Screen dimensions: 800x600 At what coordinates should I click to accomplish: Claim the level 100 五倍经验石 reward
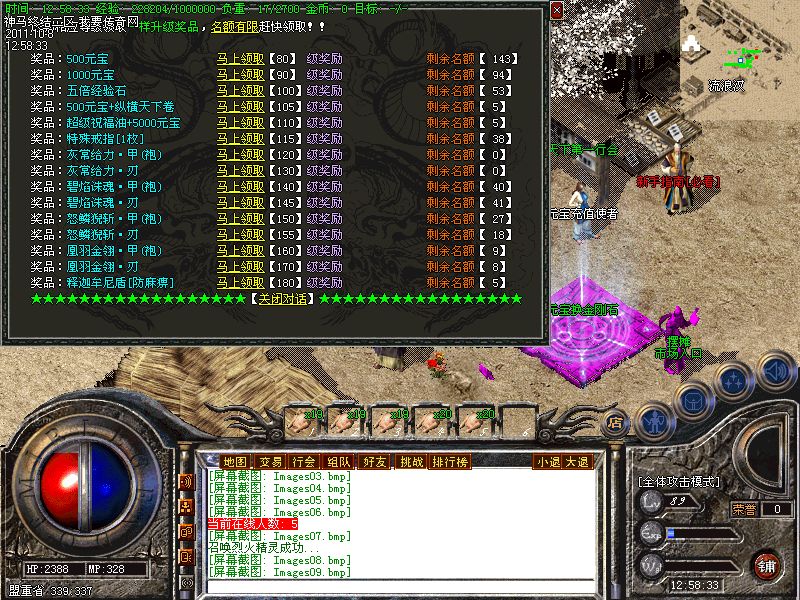[x=241, y=90]
